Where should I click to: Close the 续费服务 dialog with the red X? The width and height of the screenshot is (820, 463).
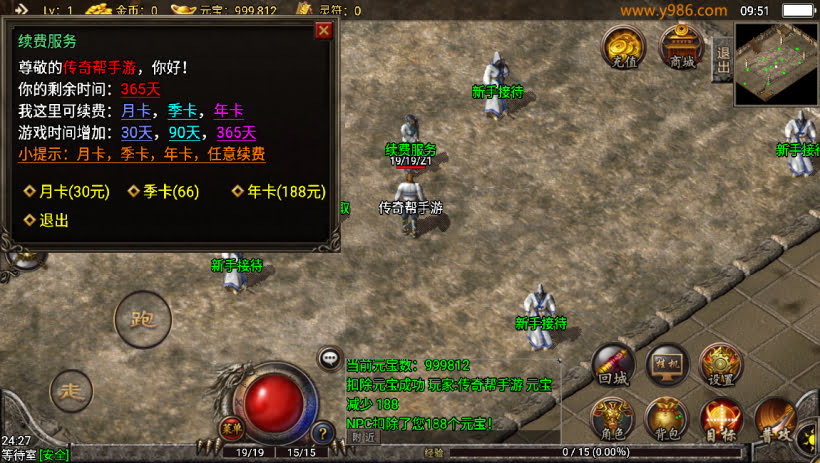pos(323,30)
